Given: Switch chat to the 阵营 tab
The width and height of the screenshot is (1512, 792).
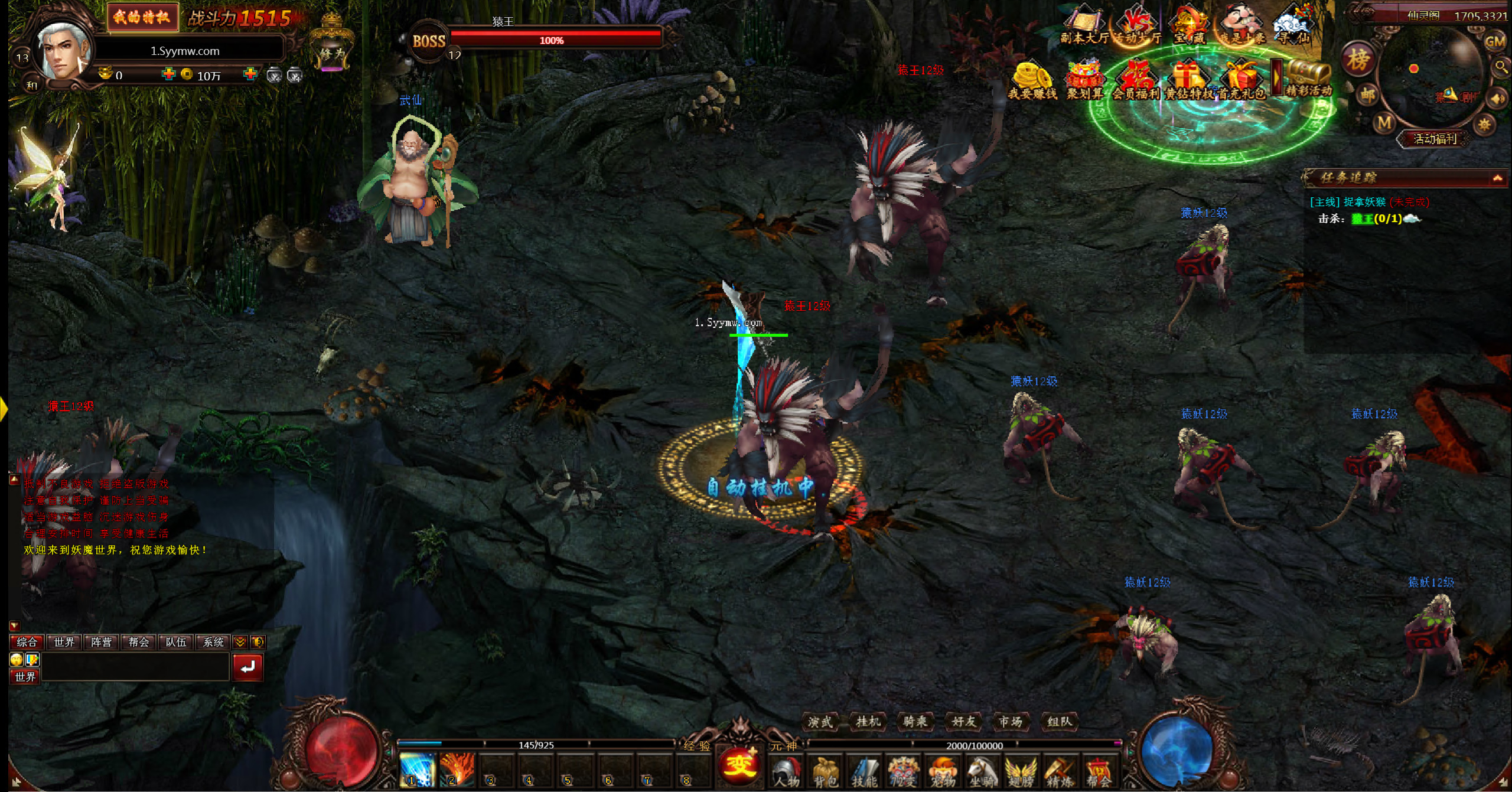Looking at the screenshot, I should pyautogui.click(x=101, y=642).
